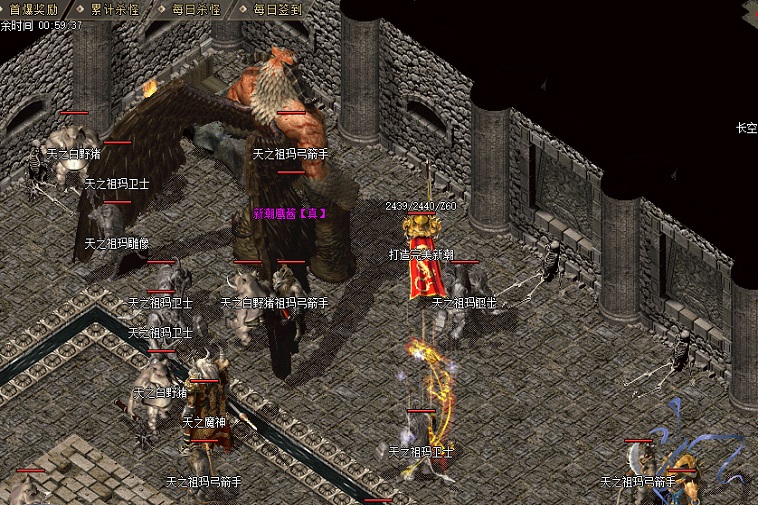Open the 首爆奖励 first-kill rewards menu
758x505 pixels.
coord(35,9)
